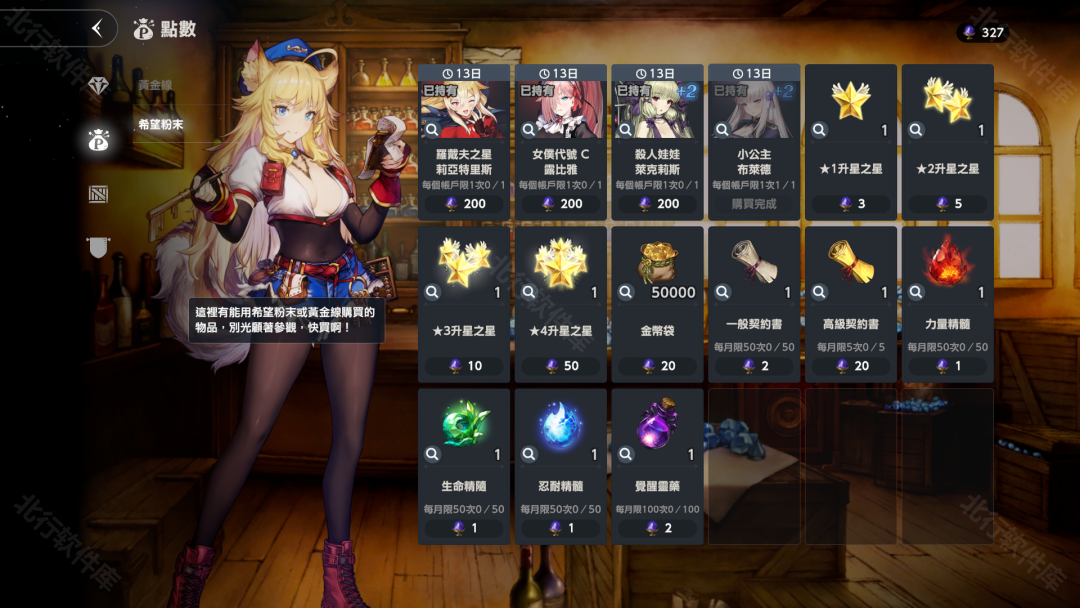
Task: Go back using the arrow button
Action: point(97,28)
